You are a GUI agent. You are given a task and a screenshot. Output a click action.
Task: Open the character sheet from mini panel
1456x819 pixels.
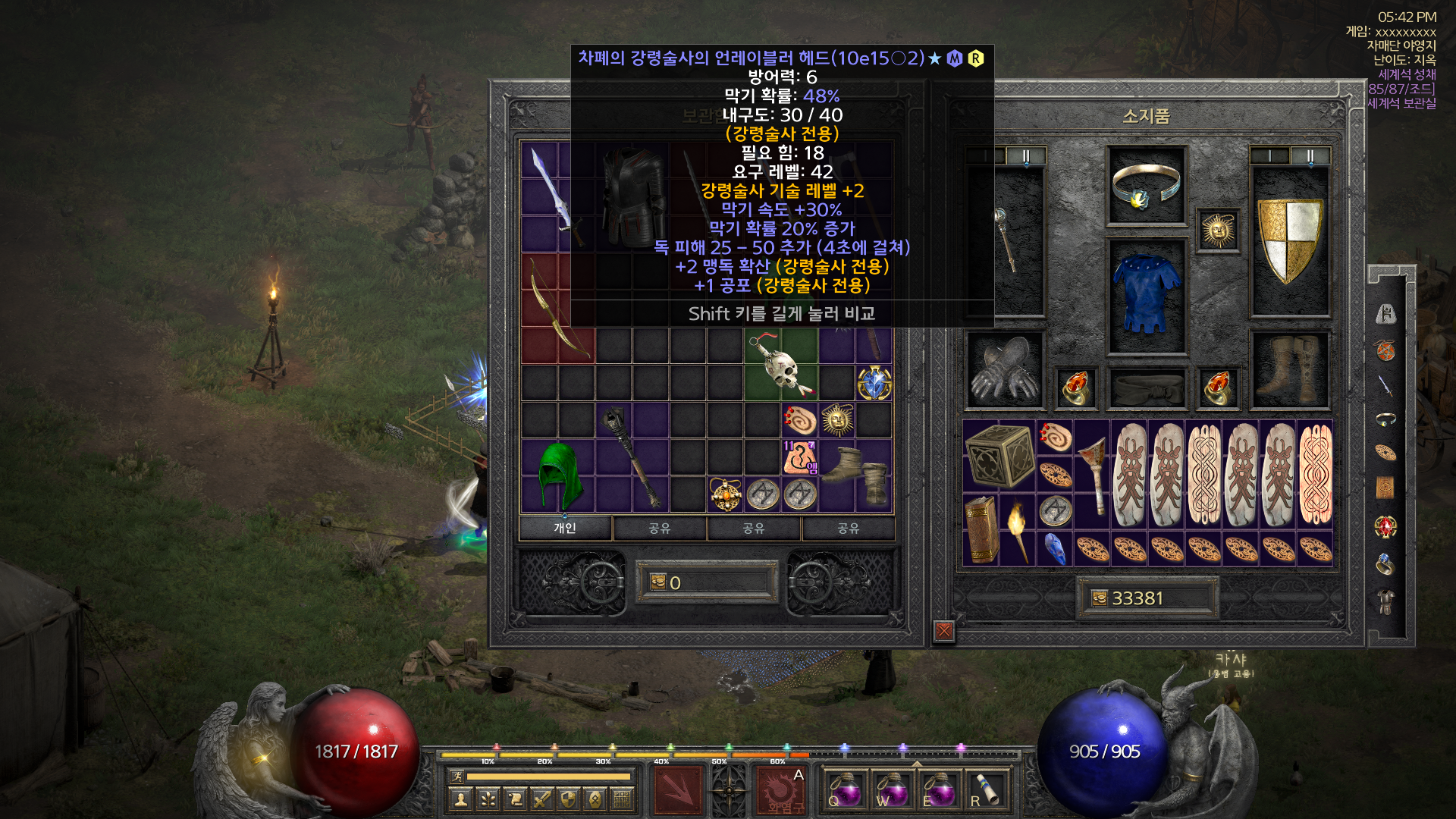pos(460,799)
